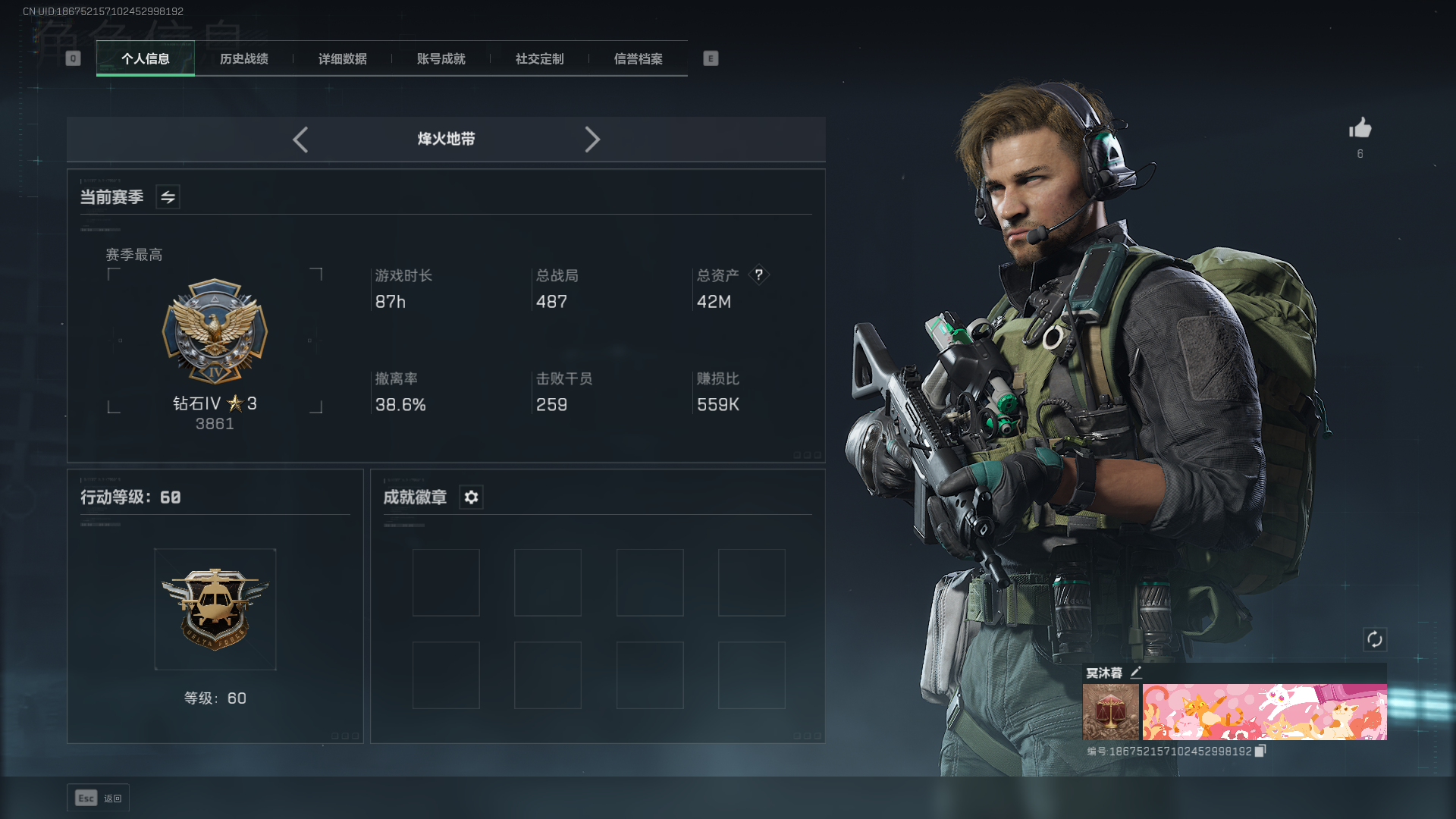The image size is (1456, 819).
Task: Click the level 60 helicopter badge
Action: [x=215, y=609]
